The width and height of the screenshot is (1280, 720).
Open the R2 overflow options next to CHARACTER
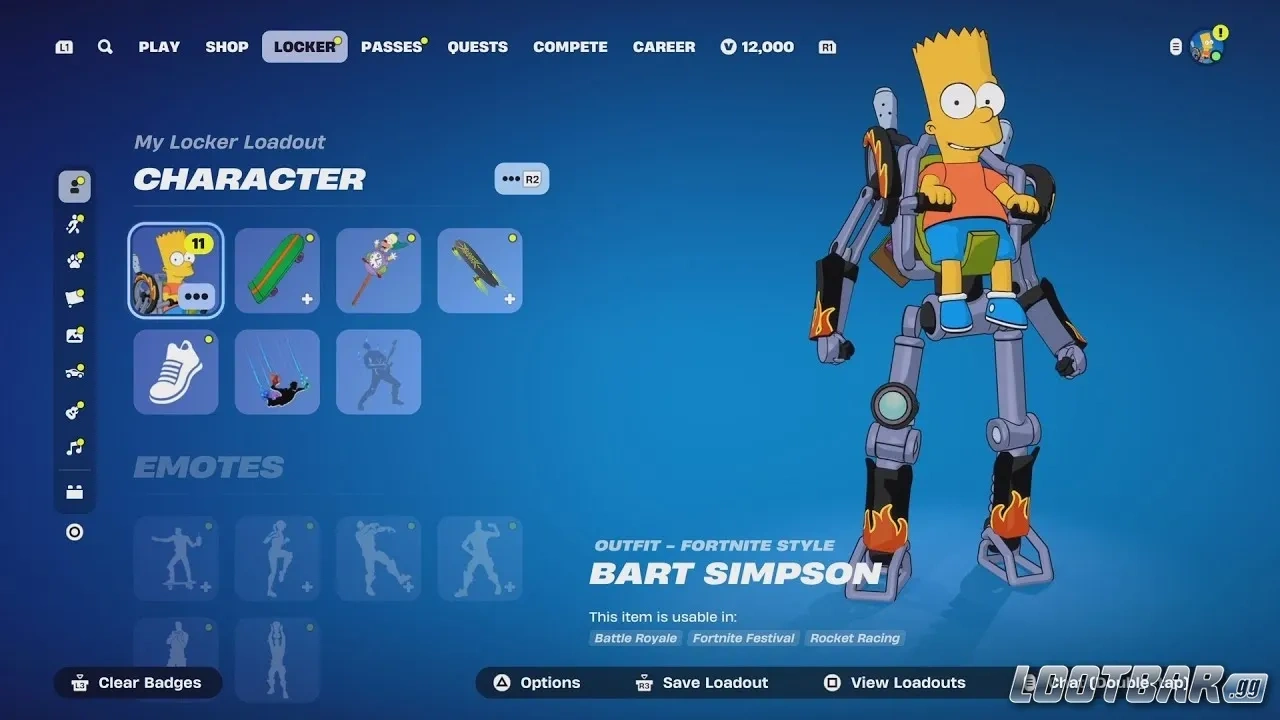521,179
